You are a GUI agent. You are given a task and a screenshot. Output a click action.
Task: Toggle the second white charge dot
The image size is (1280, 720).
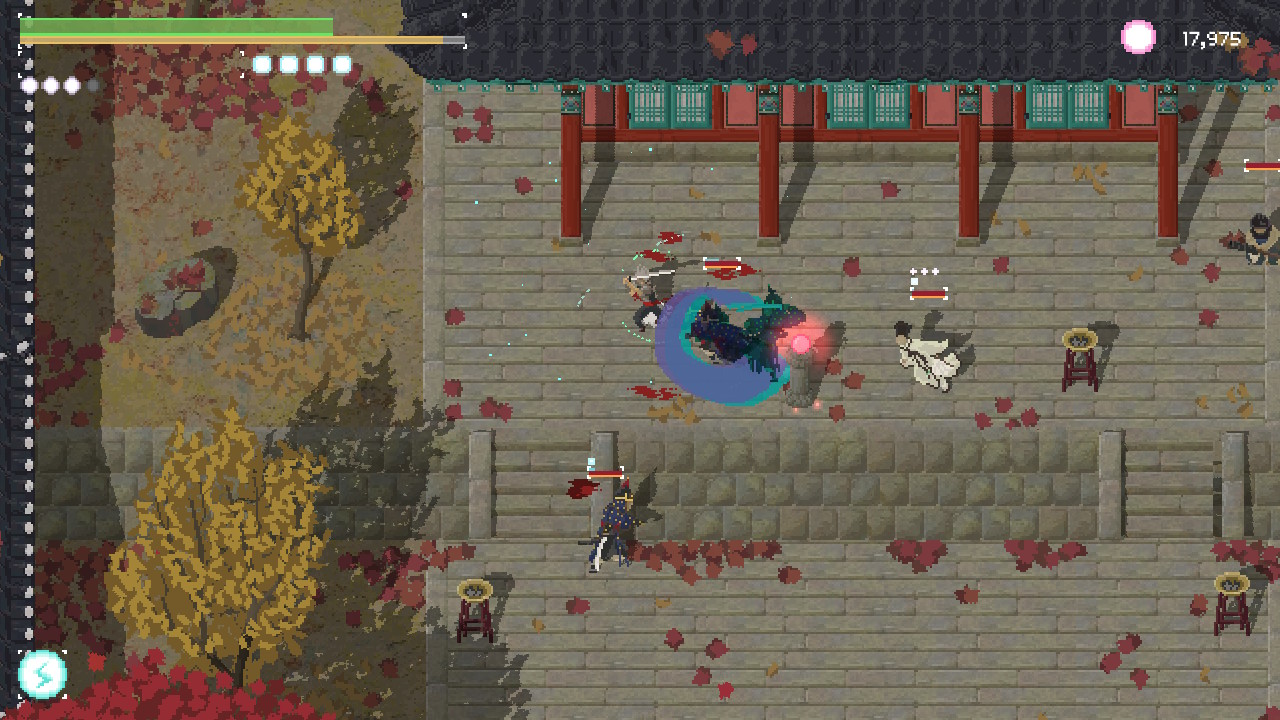(50, 85)
